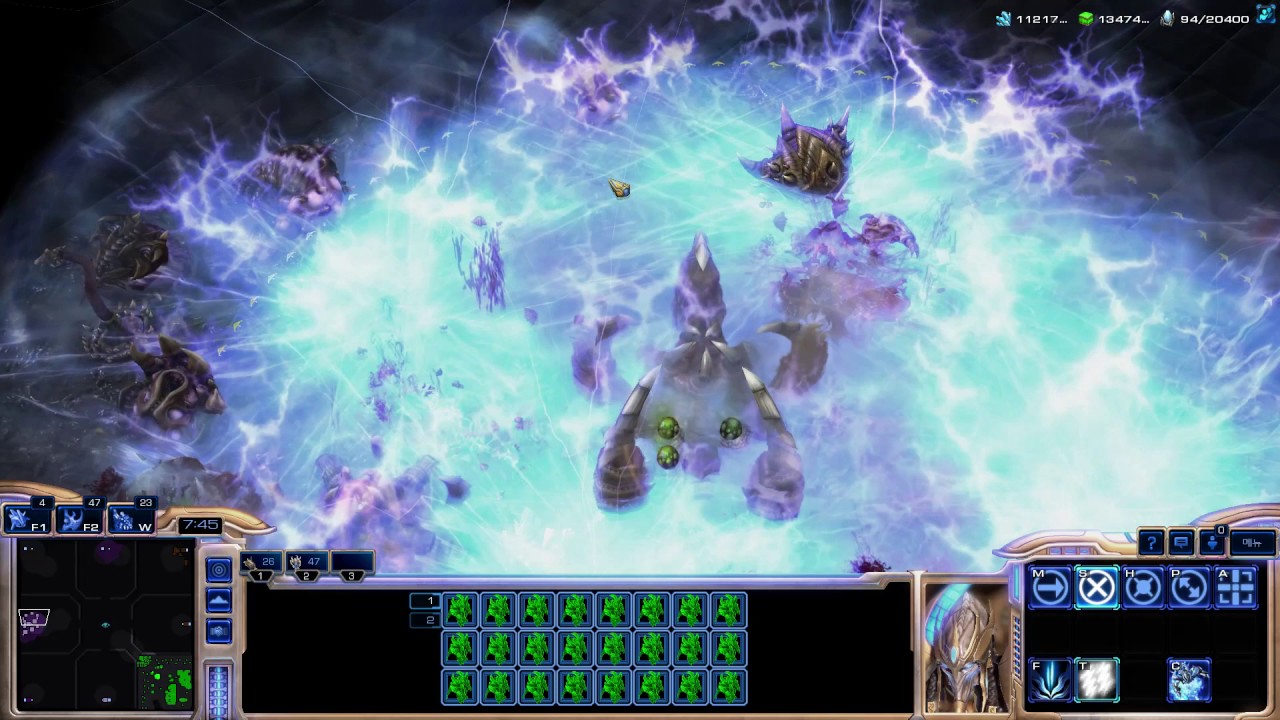The height and width of the screenshot is (720, 1280).
Task: Click the Attack command icon
Action: (1235, 588)
